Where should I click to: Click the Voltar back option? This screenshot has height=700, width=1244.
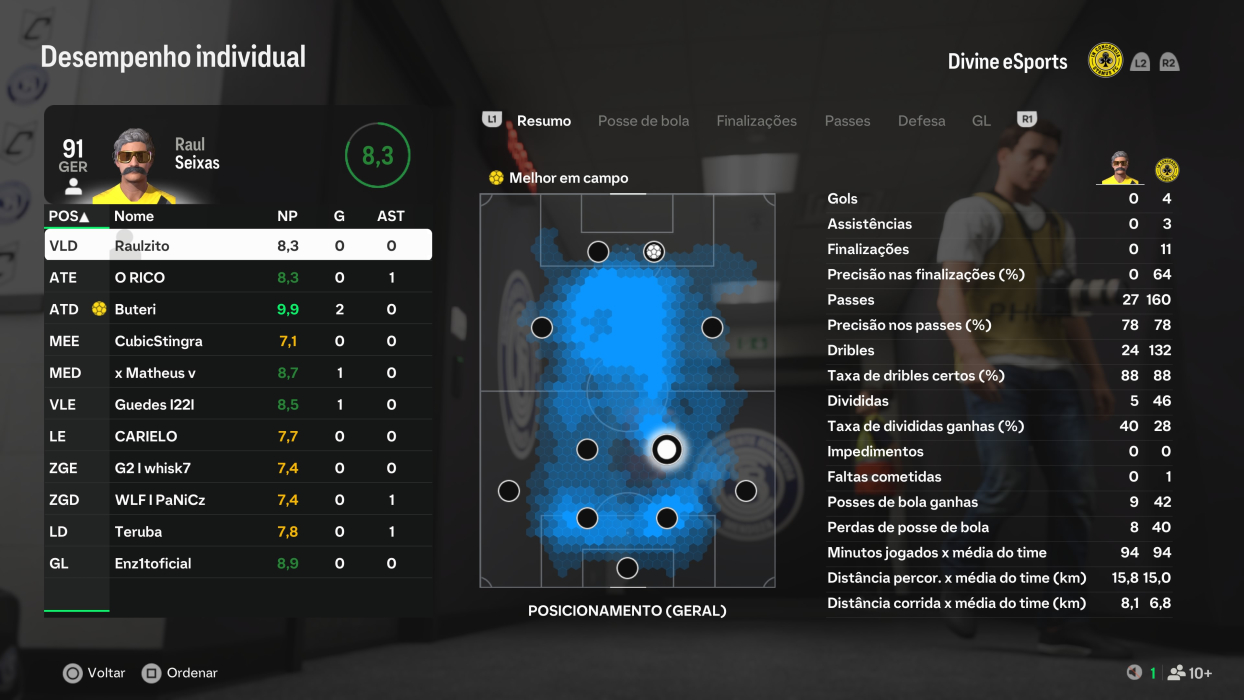tap(95, 673)
